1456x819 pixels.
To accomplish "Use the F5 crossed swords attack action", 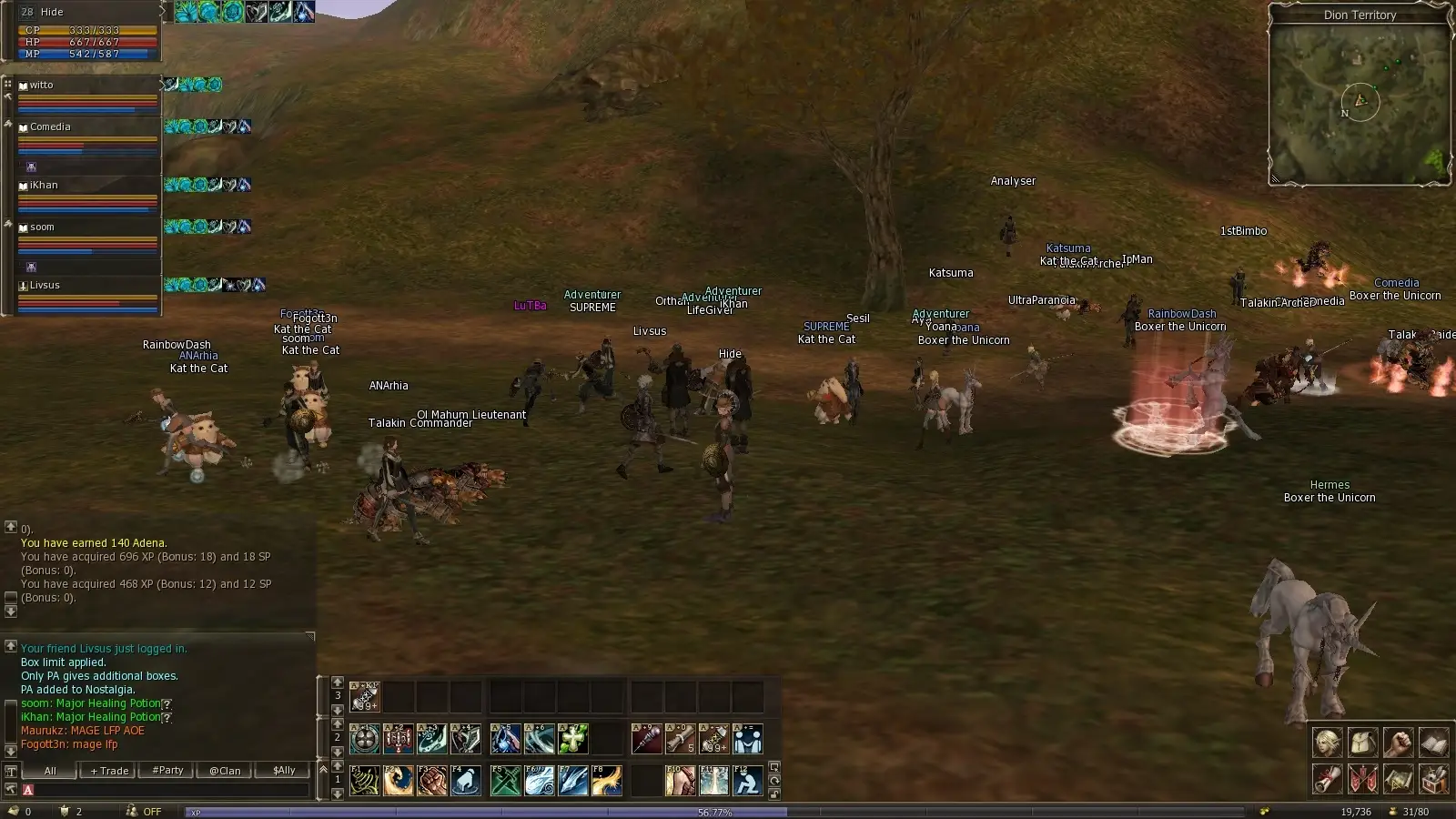I will coord(505,781).
